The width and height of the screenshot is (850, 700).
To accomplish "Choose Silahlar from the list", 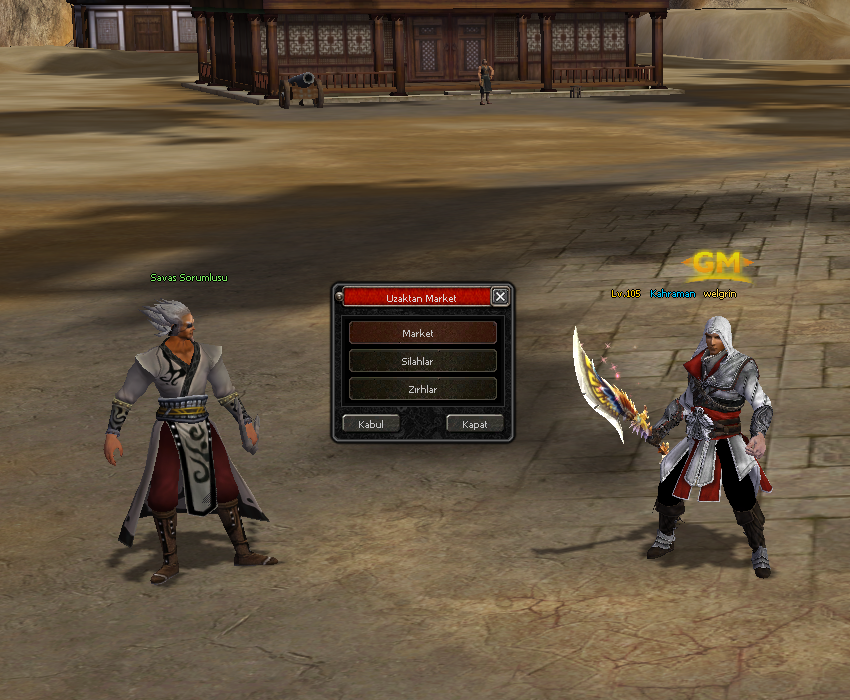I will (422, 361).
